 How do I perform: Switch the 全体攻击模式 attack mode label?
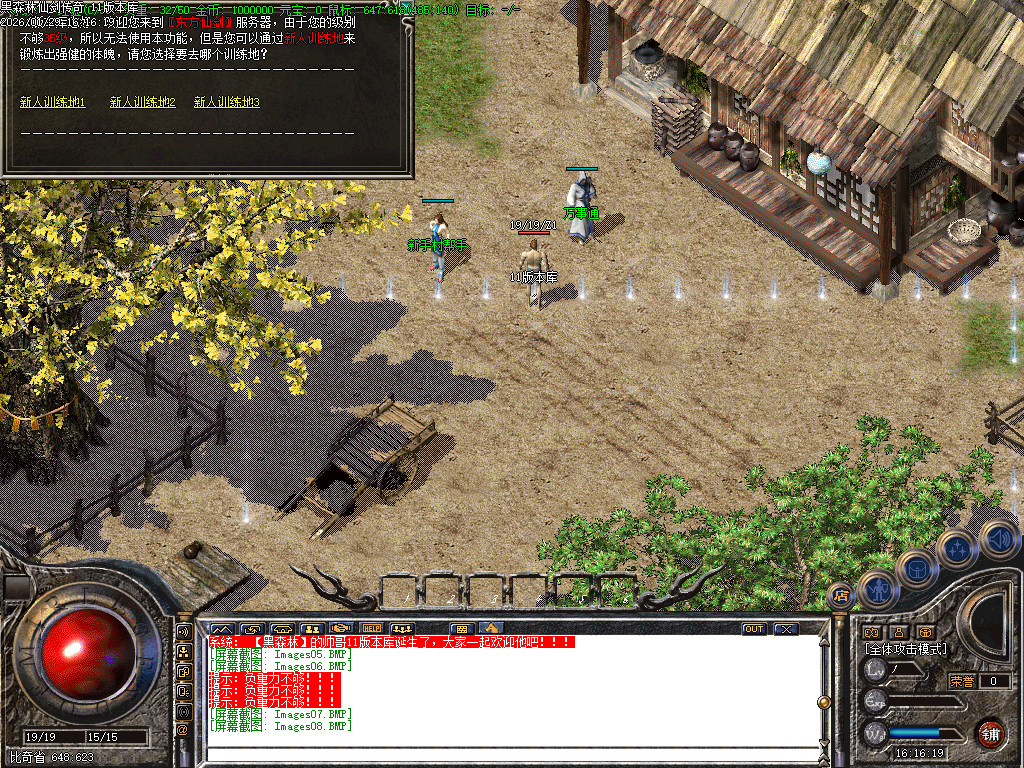[905, 649]
